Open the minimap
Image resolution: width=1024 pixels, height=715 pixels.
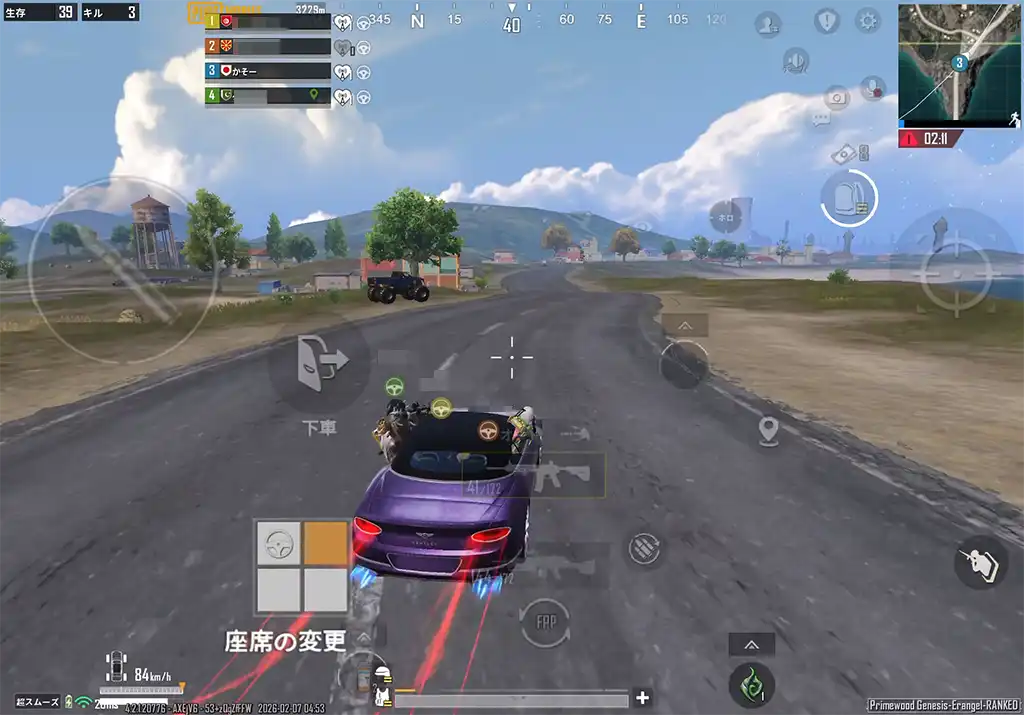coord(958,62)
